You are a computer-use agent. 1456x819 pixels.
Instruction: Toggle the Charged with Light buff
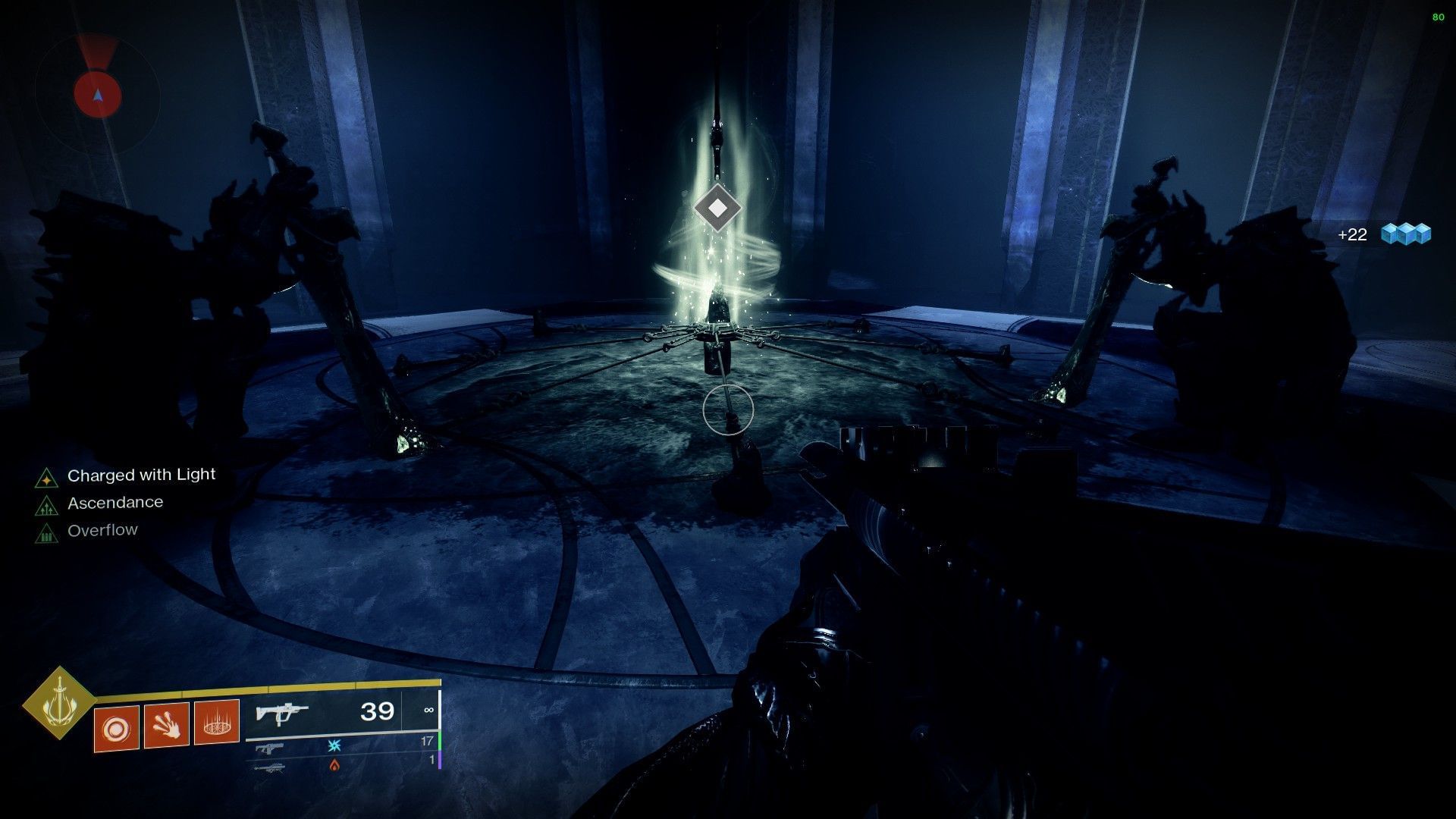141,475
